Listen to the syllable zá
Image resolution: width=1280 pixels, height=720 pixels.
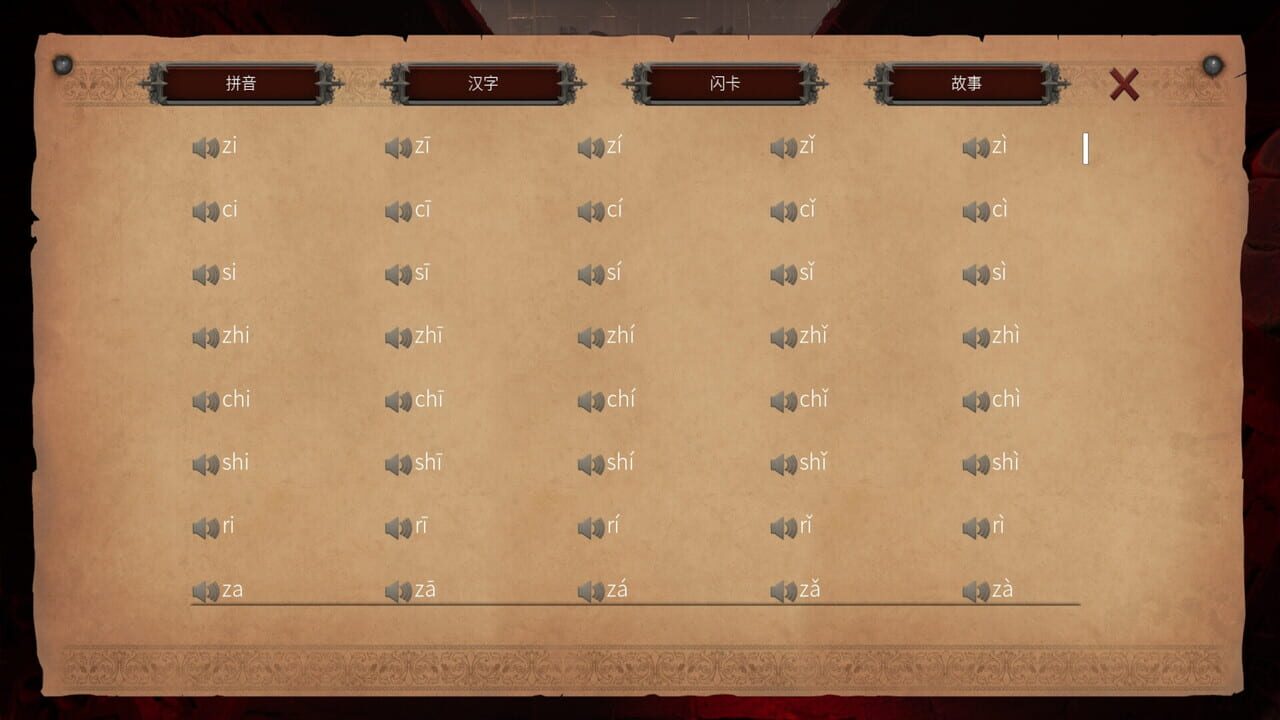pyautogui.click(x=591, y=588)
